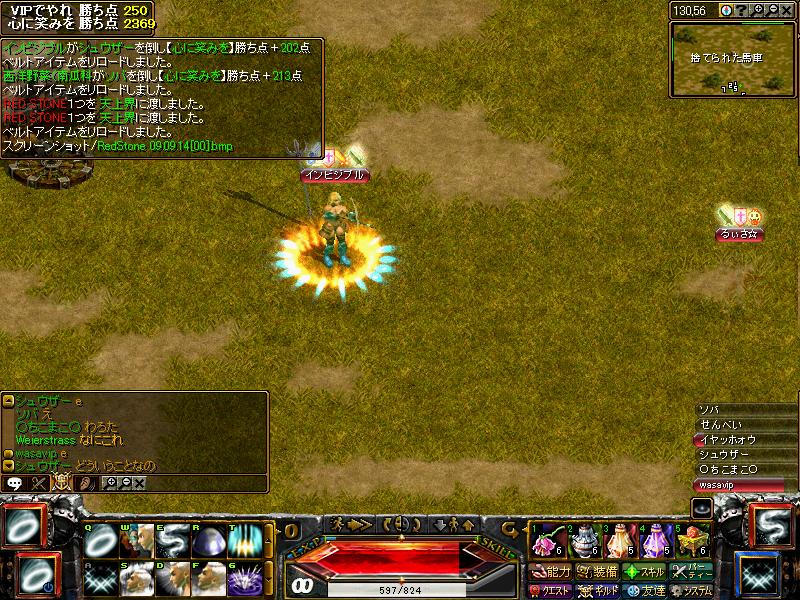Open the 友達 (friends) list
800x600 pixels.
point(645,591)
